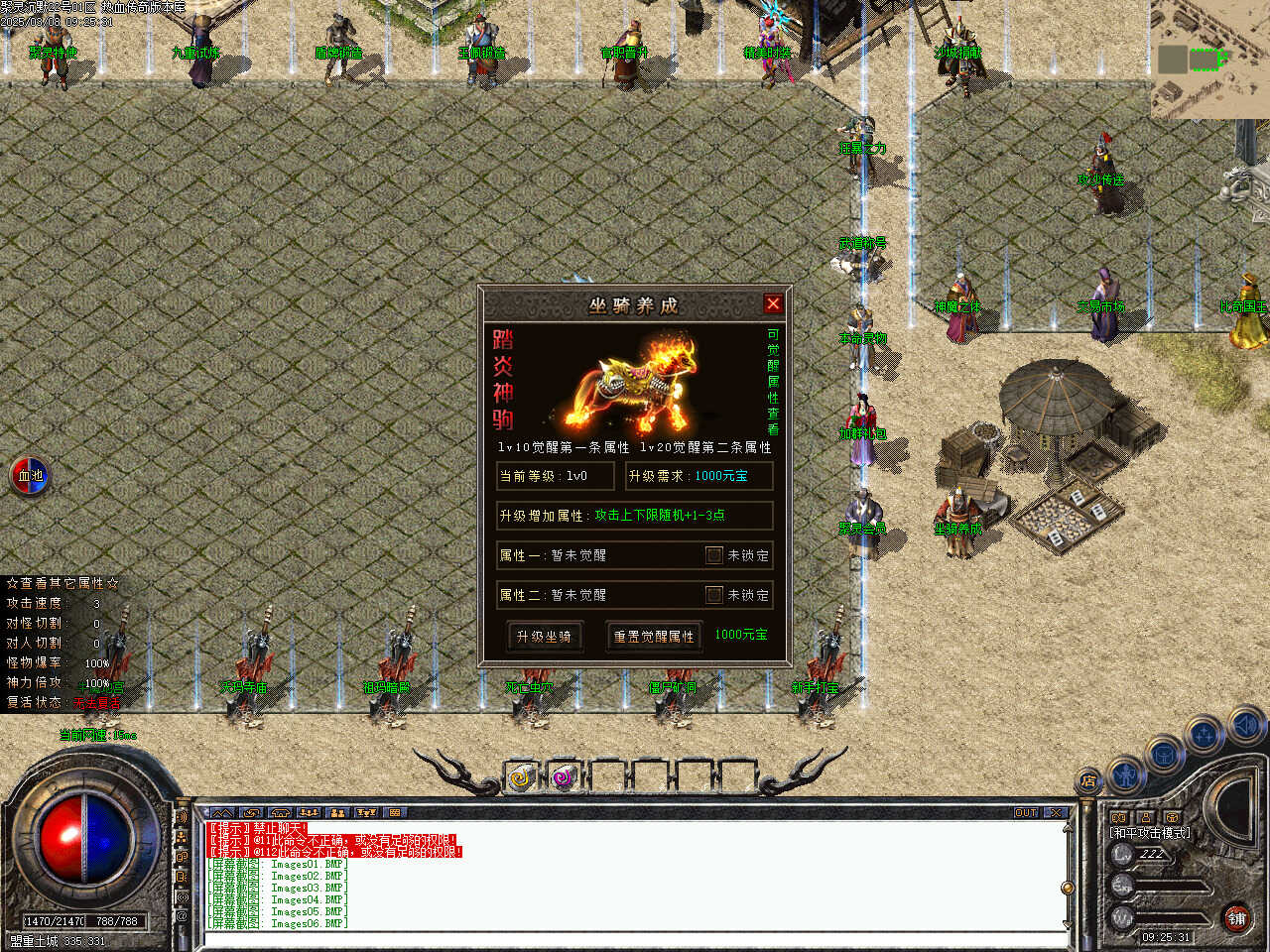Click the 和平攻击模式 attack mode label
Viewport: 1270px width, 952px height.
(x=1150, y=833)
